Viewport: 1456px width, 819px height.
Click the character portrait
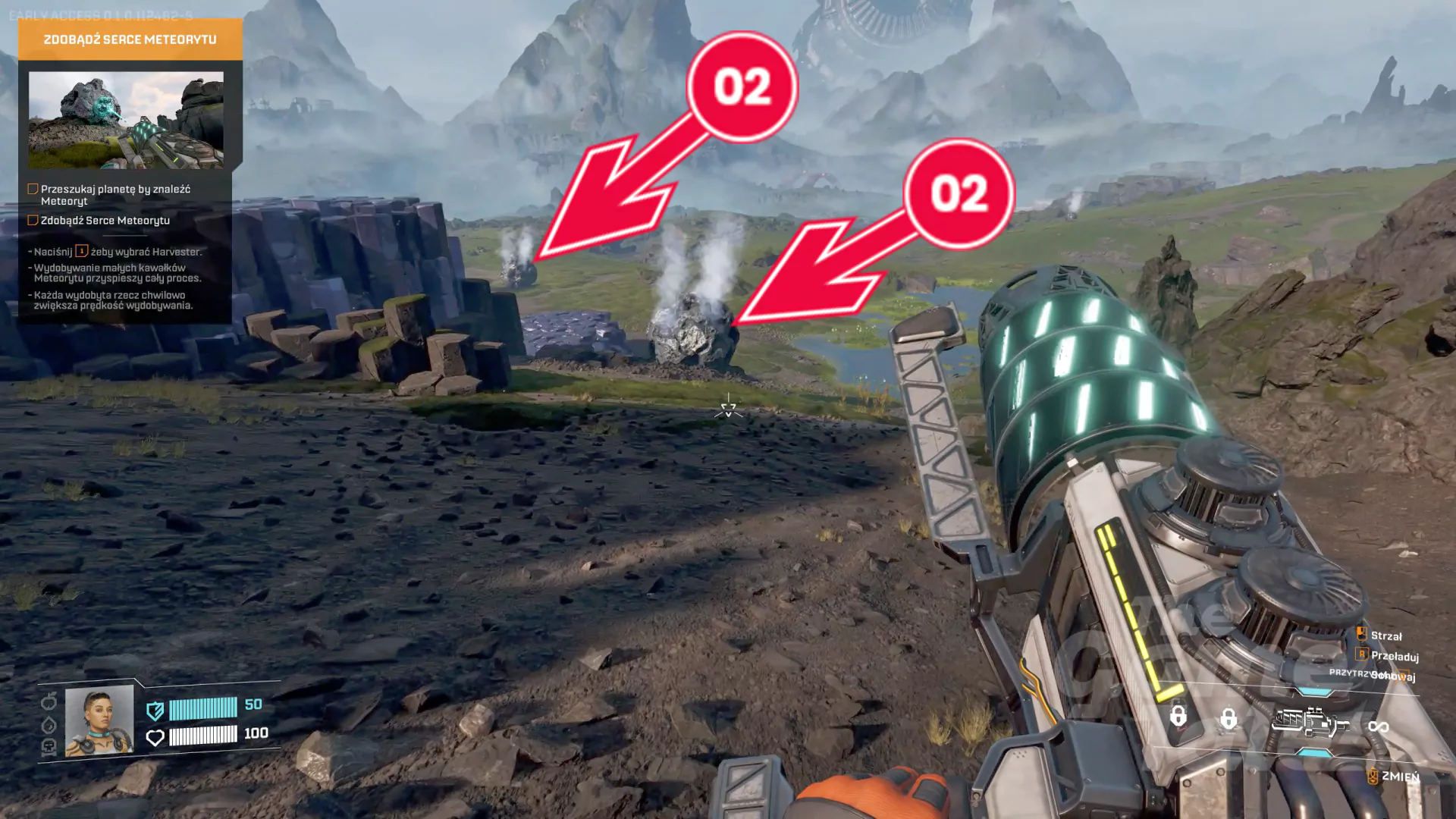point(99,721)
